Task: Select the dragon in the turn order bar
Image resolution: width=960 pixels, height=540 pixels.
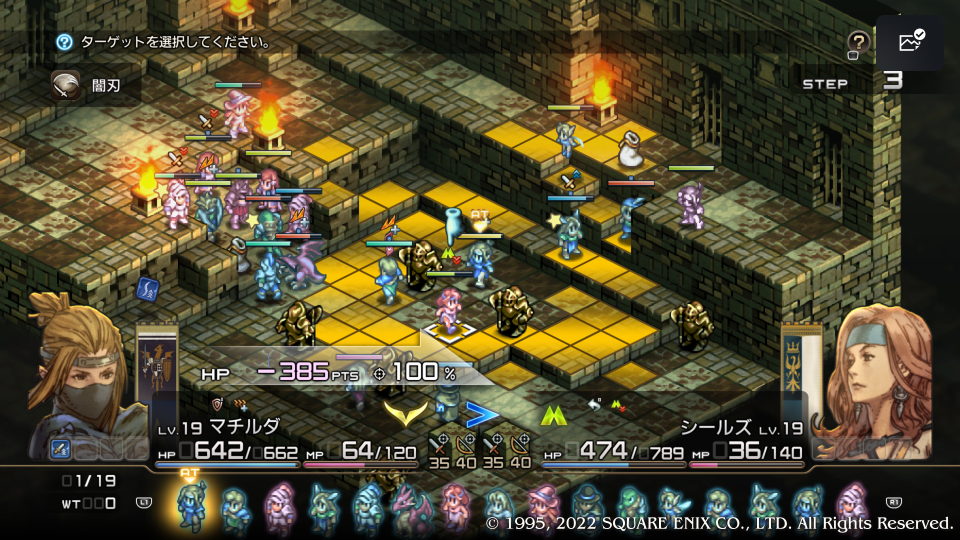Action: click(411, 507)
